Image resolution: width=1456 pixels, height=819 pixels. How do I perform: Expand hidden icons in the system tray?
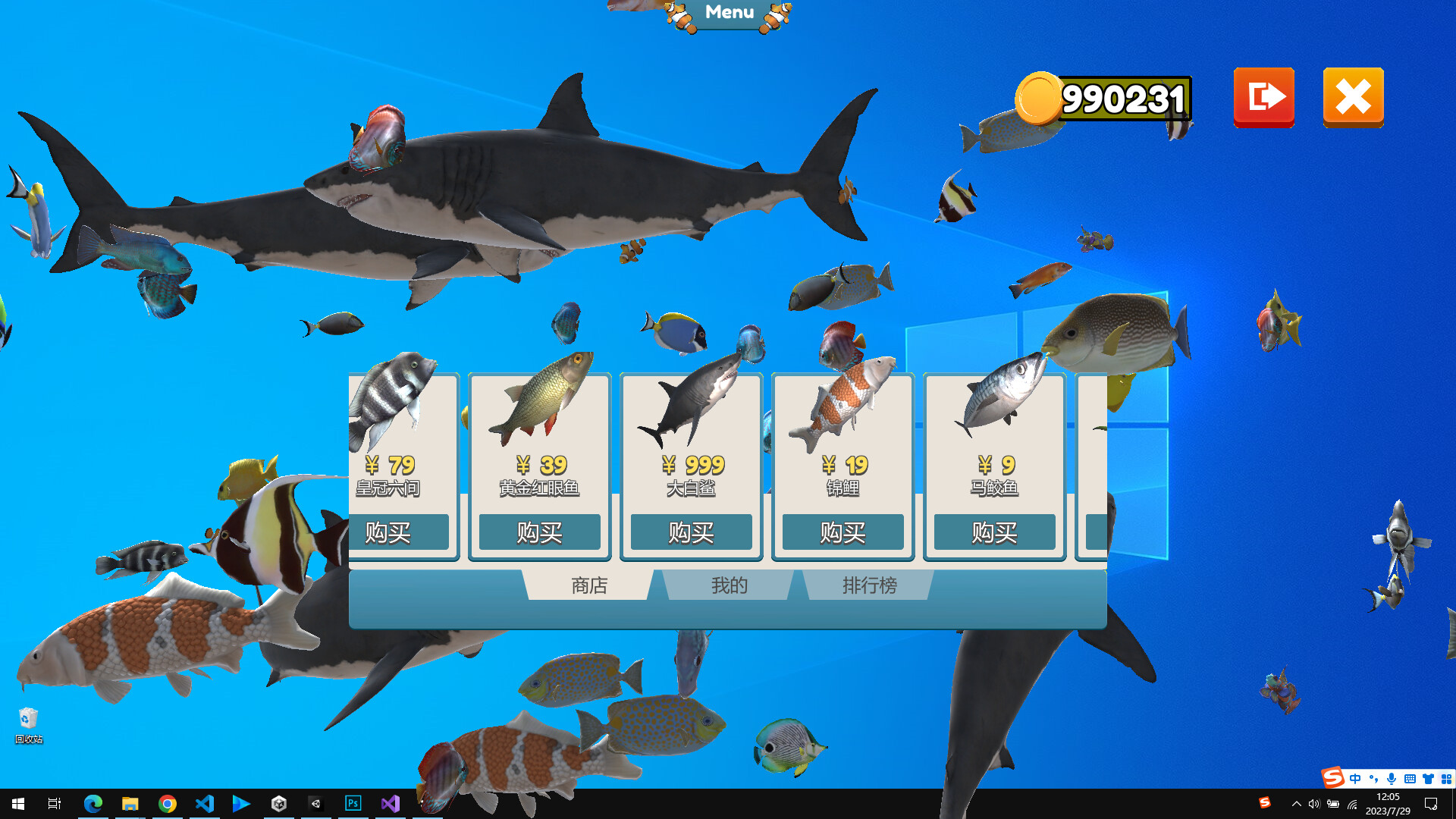coord(1297,805)
